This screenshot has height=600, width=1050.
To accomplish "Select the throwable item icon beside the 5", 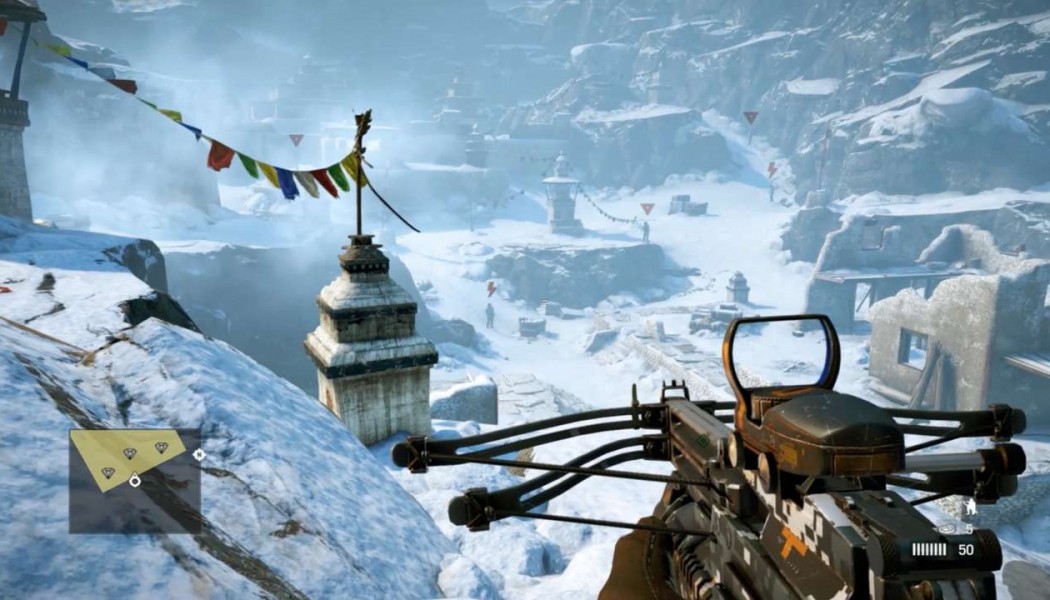I will 947,528.
